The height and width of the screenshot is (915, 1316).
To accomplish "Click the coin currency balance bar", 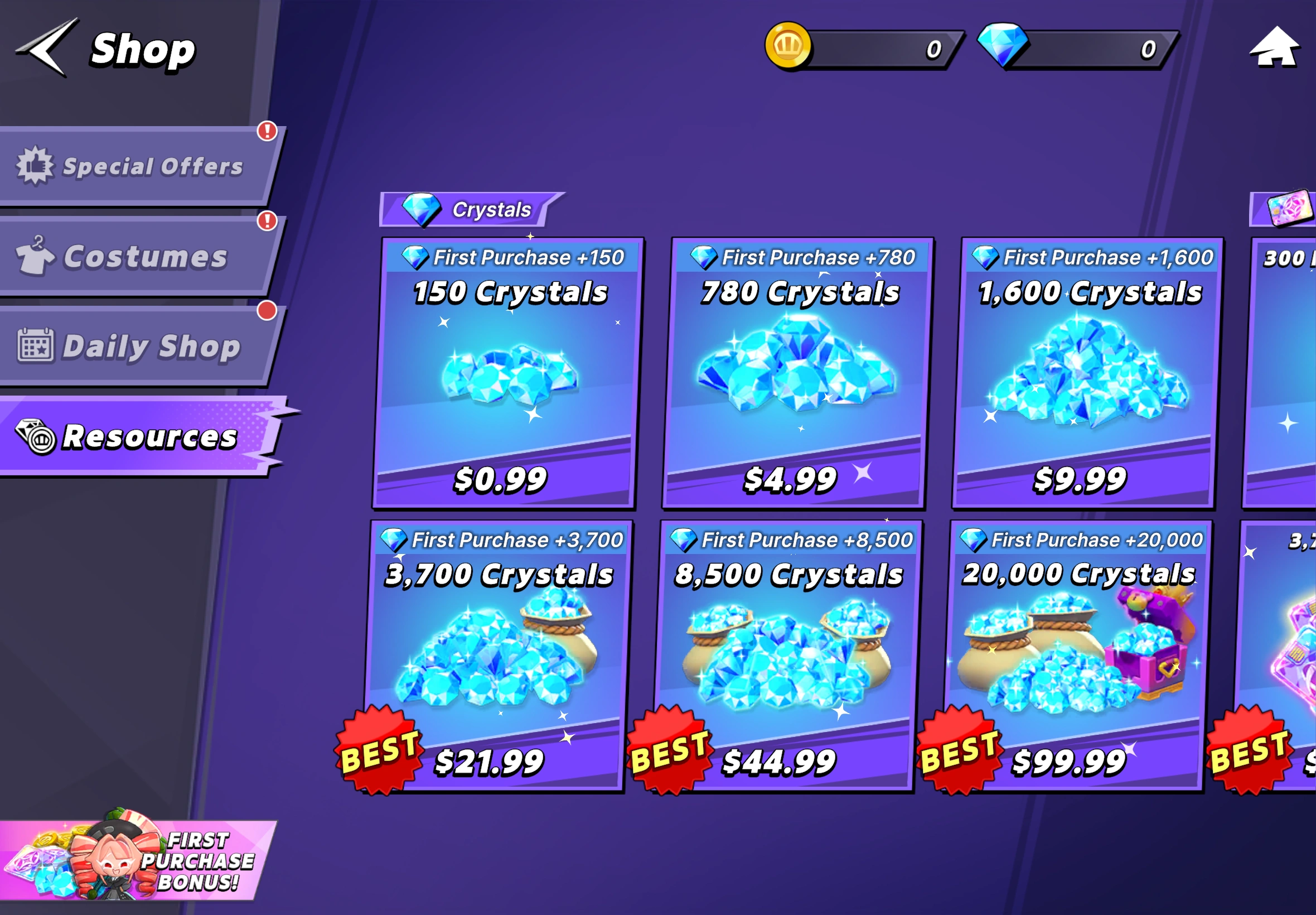I will click(x=882, y=48).
